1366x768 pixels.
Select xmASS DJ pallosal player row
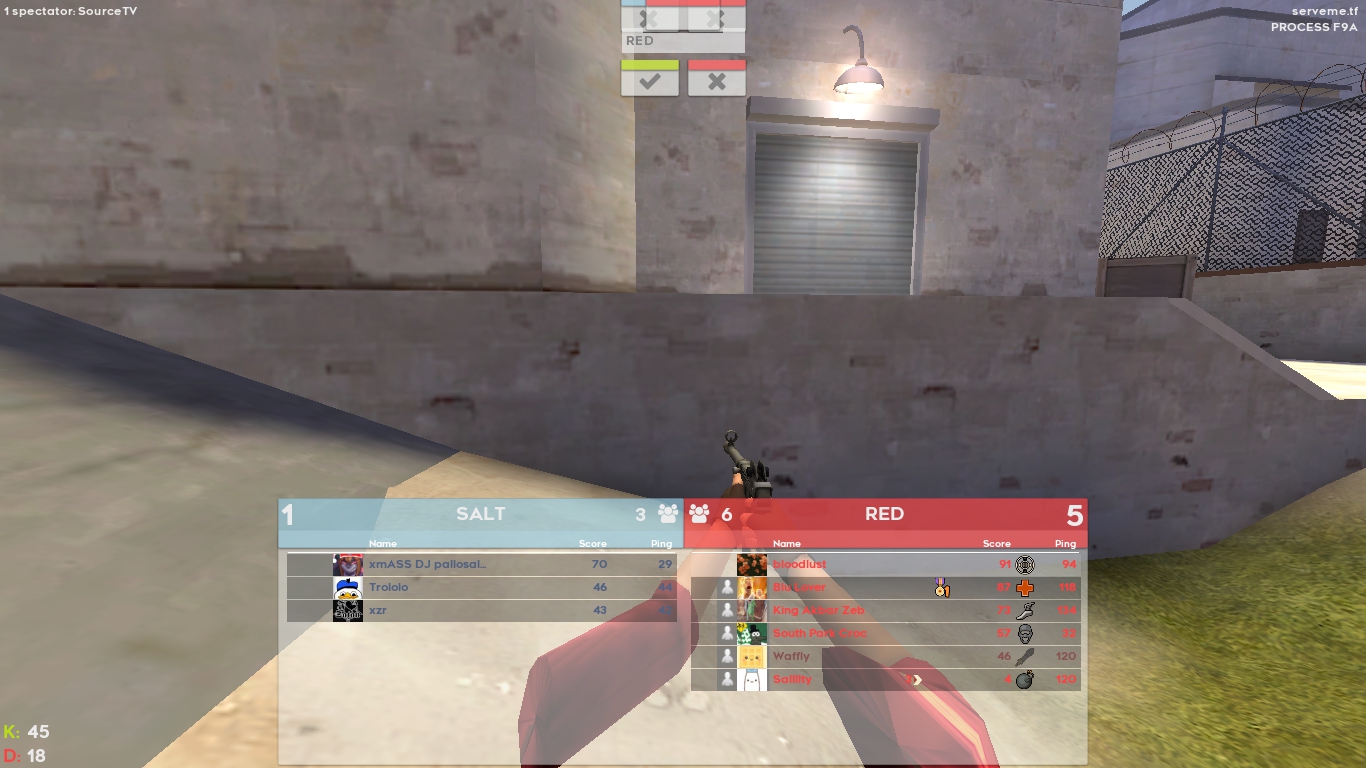[x=480, y=564]
